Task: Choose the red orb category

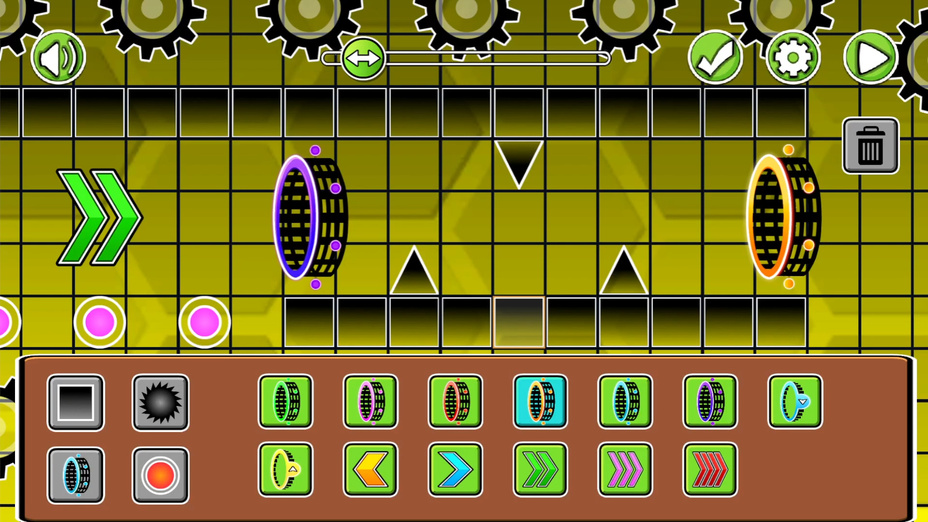Action: click(161, 475)
